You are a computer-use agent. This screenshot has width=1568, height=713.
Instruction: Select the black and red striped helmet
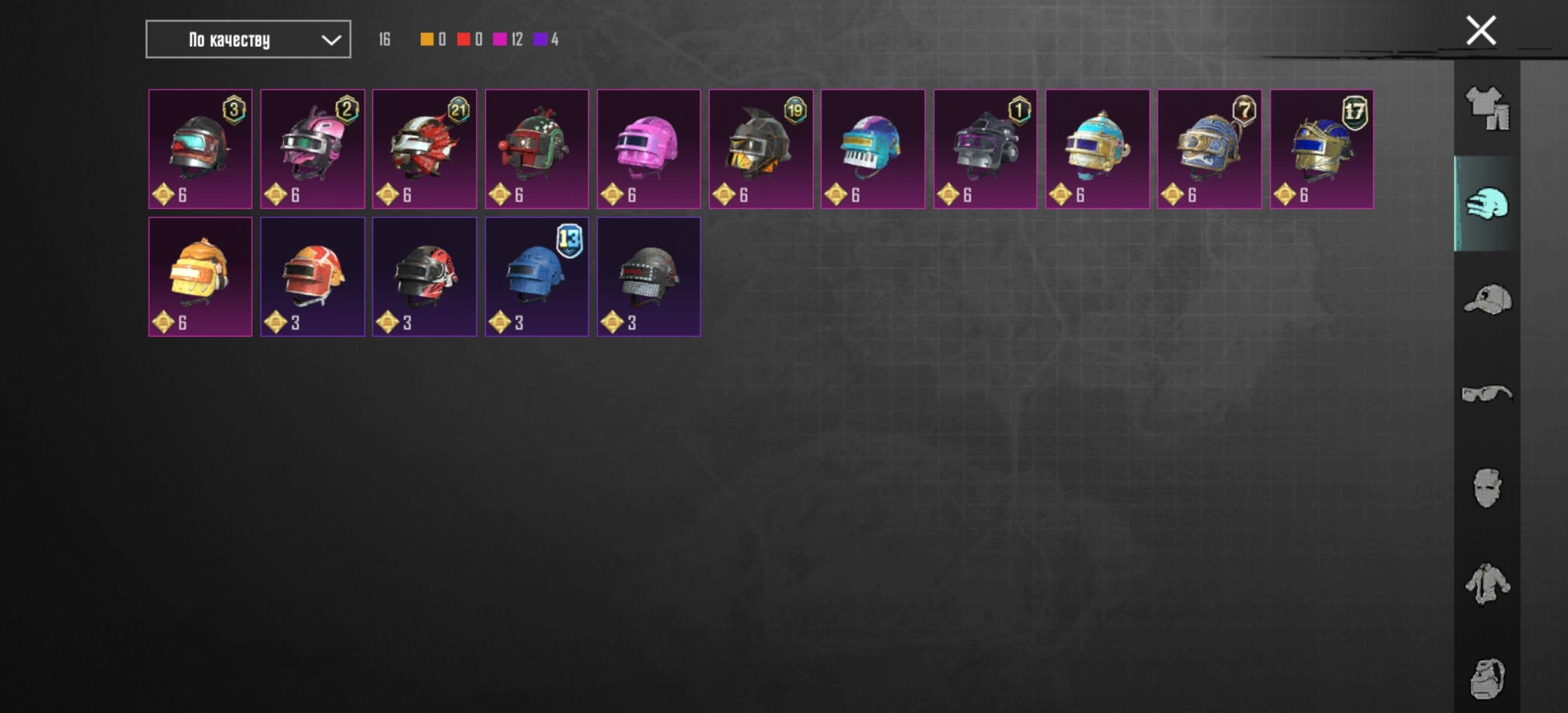click(424, 277)
